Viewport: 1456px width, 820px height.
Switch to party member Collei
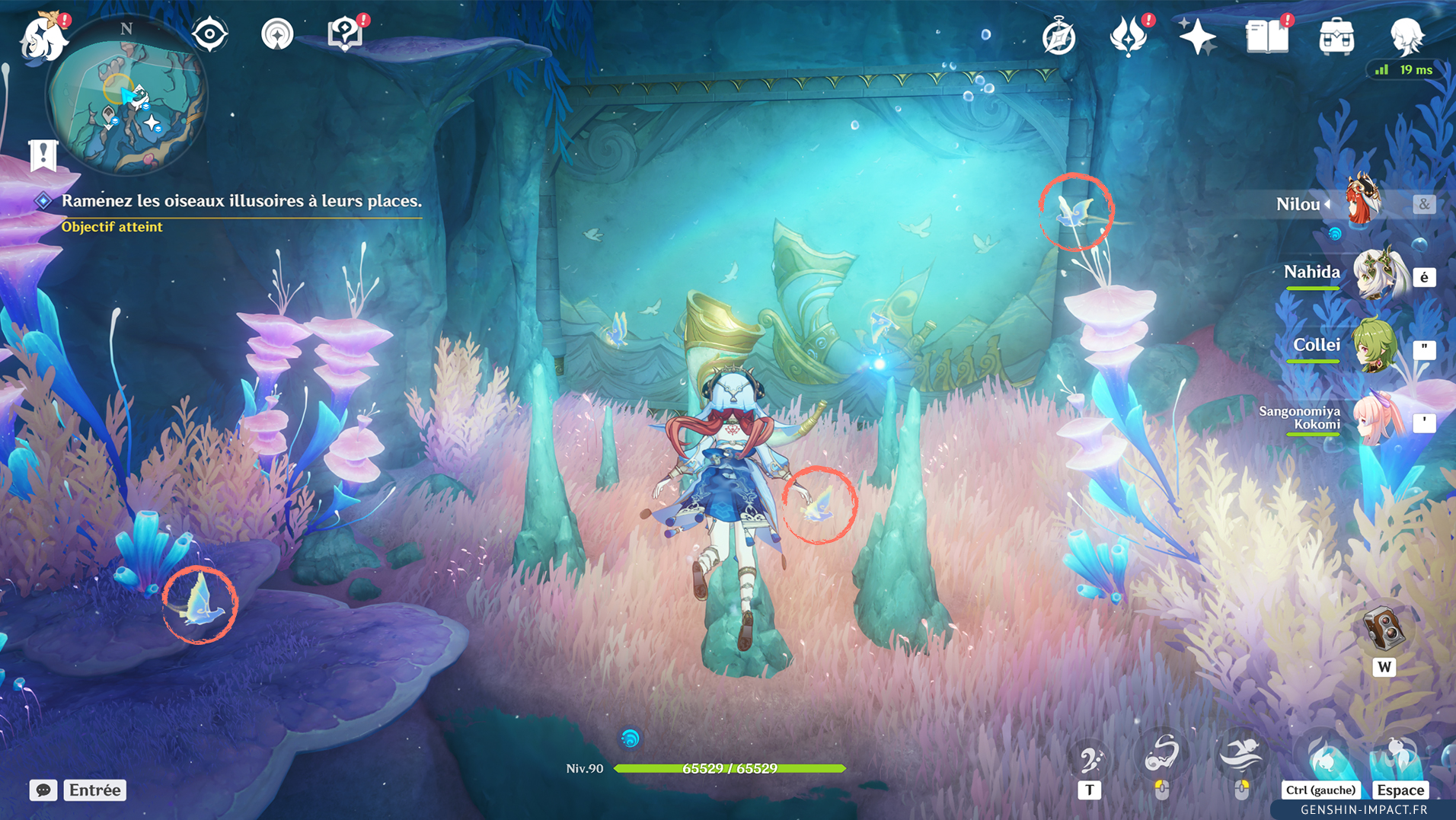coord(1374,346)
